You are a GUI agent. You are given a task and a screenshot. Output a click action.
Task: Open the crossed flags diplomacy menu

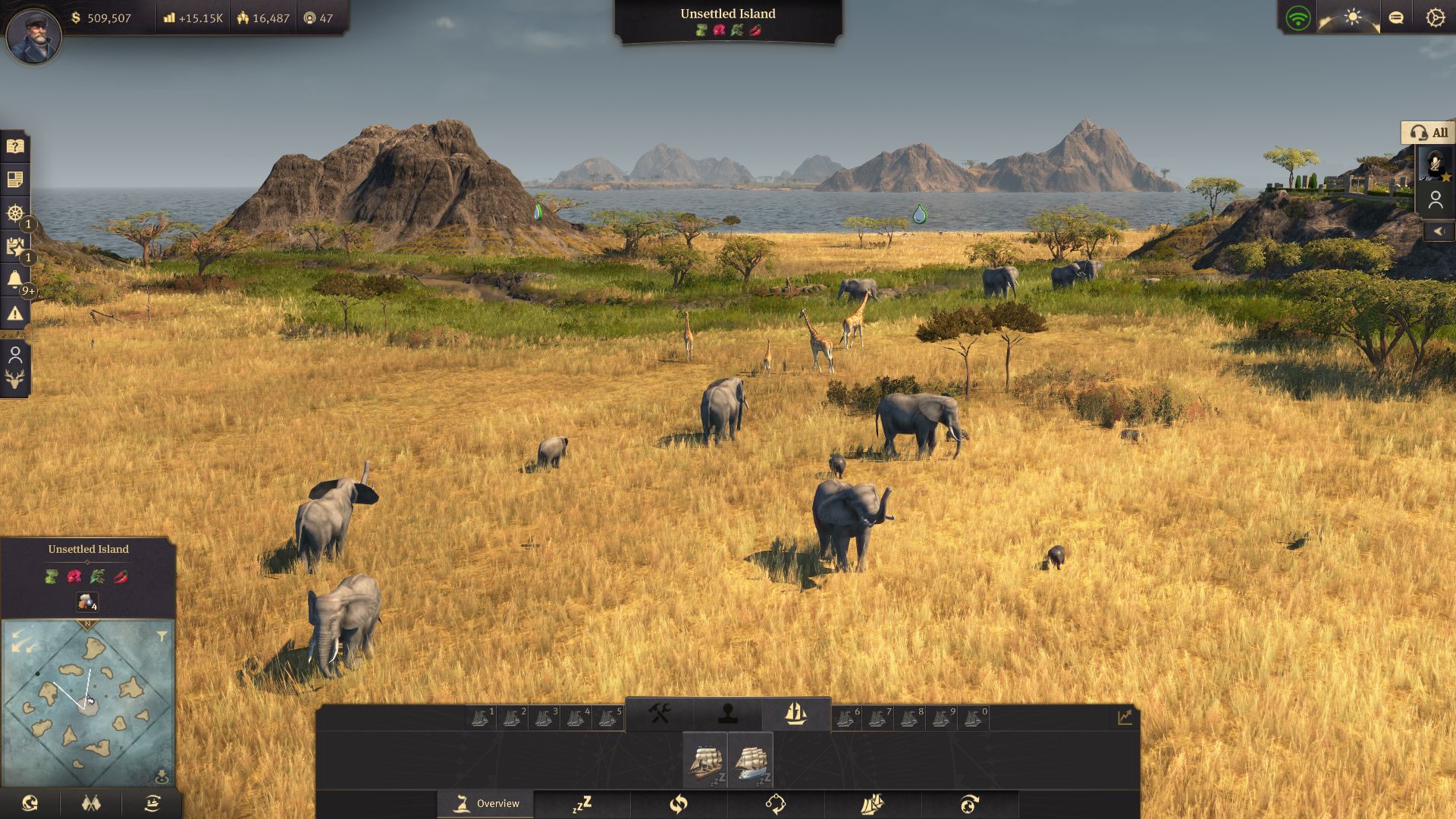pyautogui.click(x=91, y=803)
